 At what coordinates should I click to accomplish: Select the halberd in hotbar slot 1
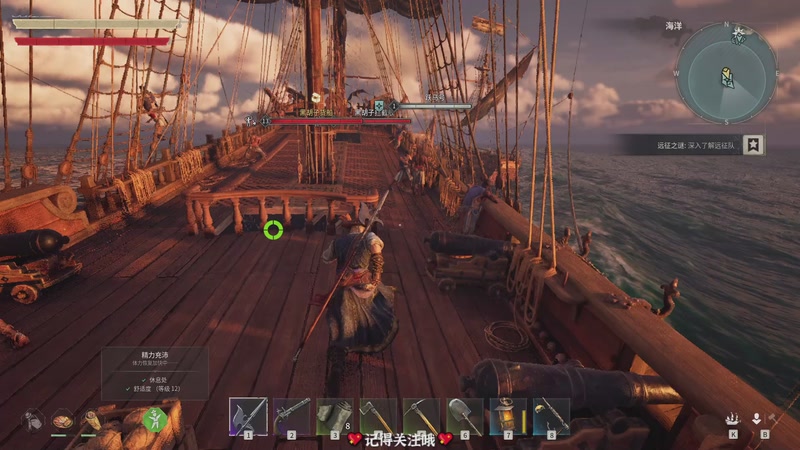tap(247, 416)
